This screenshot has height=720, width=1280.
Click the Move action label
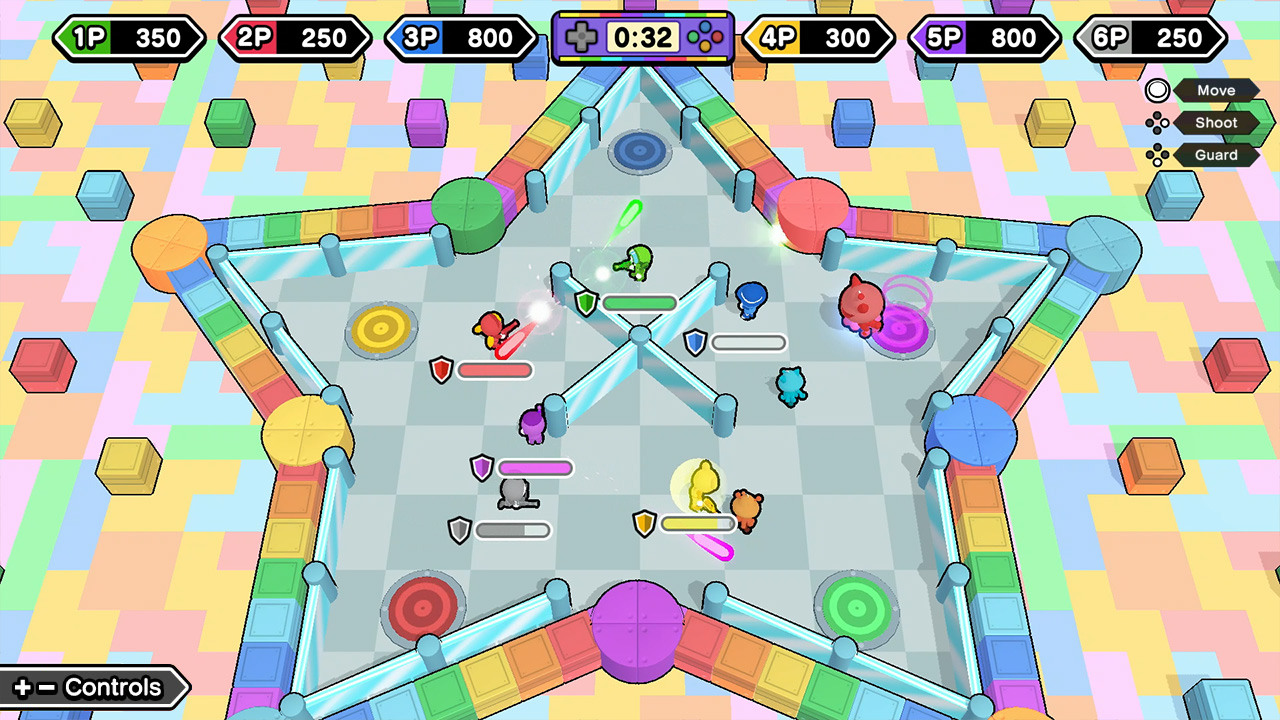coord(1216,90)
